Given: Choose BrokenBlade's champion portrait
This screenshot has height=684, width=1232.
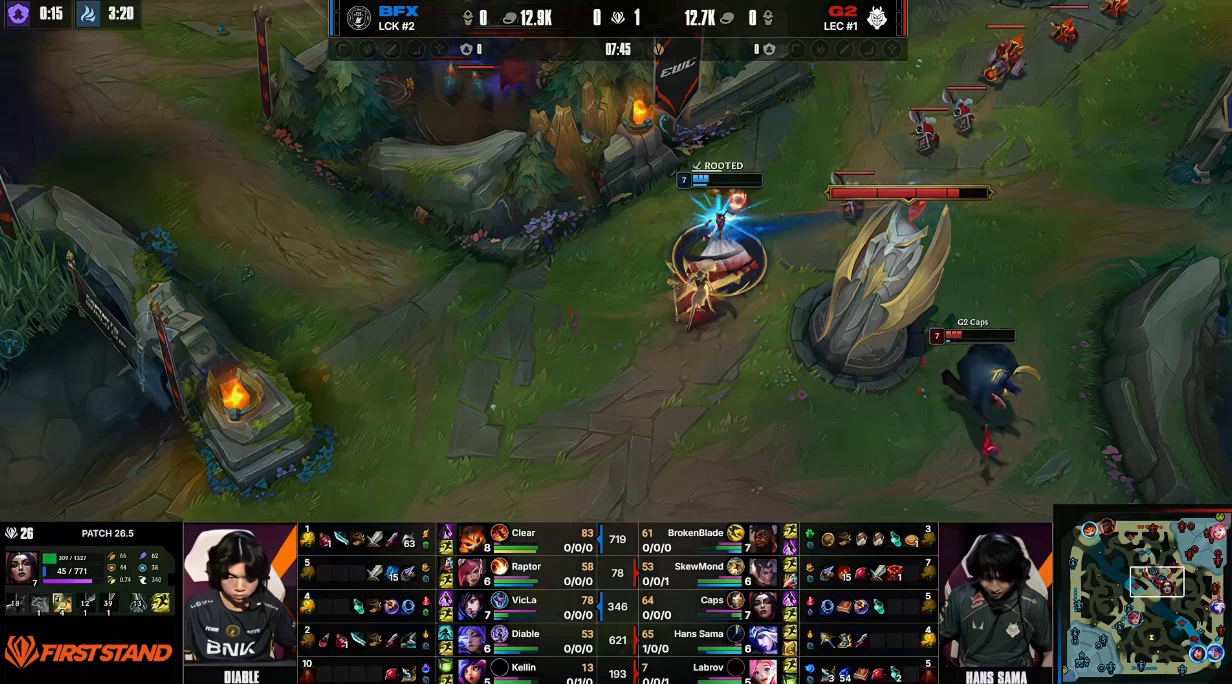Looking at the screenshot, I should click(x=763, y=539).
